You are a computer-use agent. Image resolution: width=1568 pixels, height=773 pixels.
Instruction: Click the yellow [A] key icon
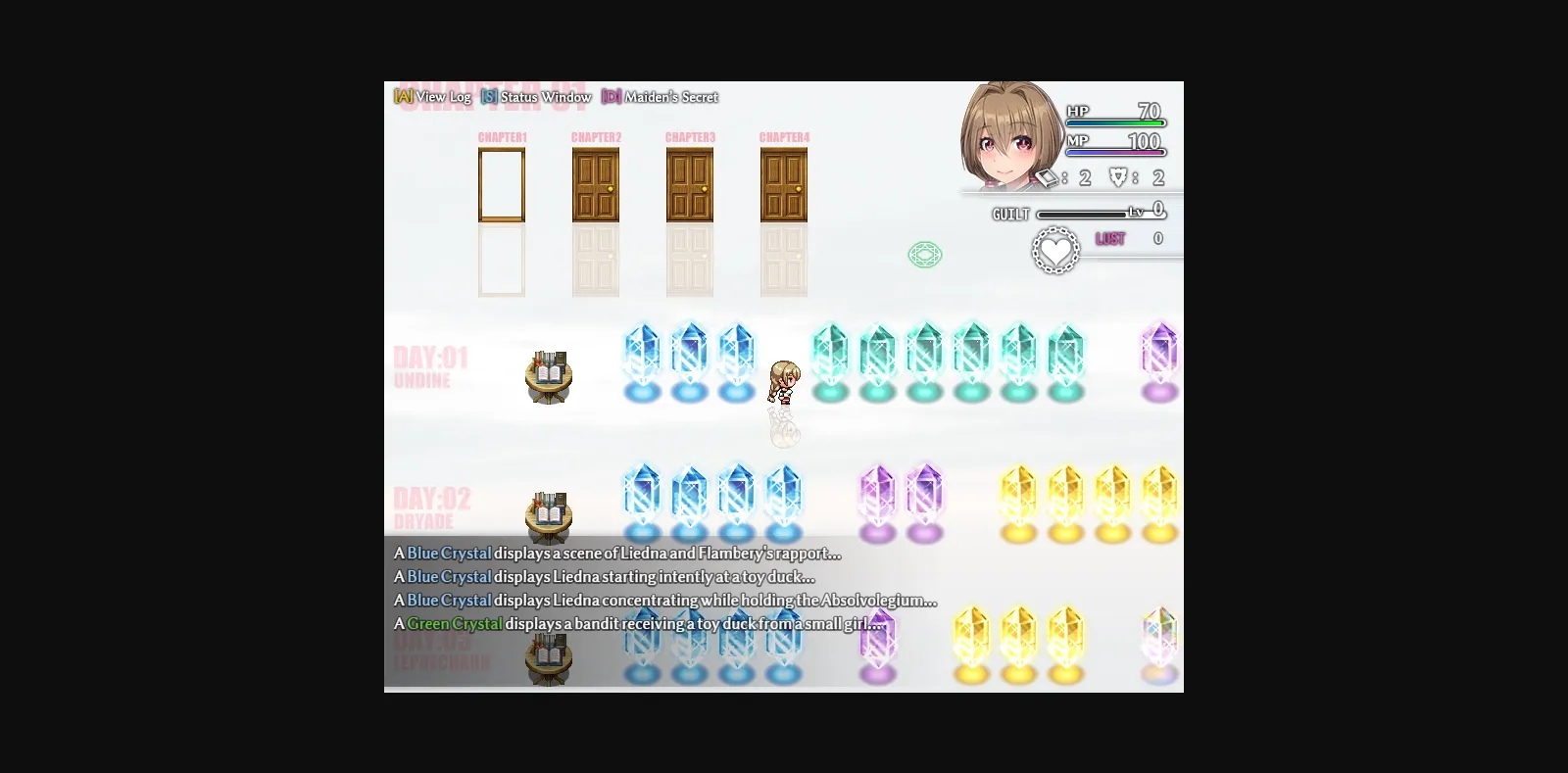pyautogui.click(x=402, y=97)
